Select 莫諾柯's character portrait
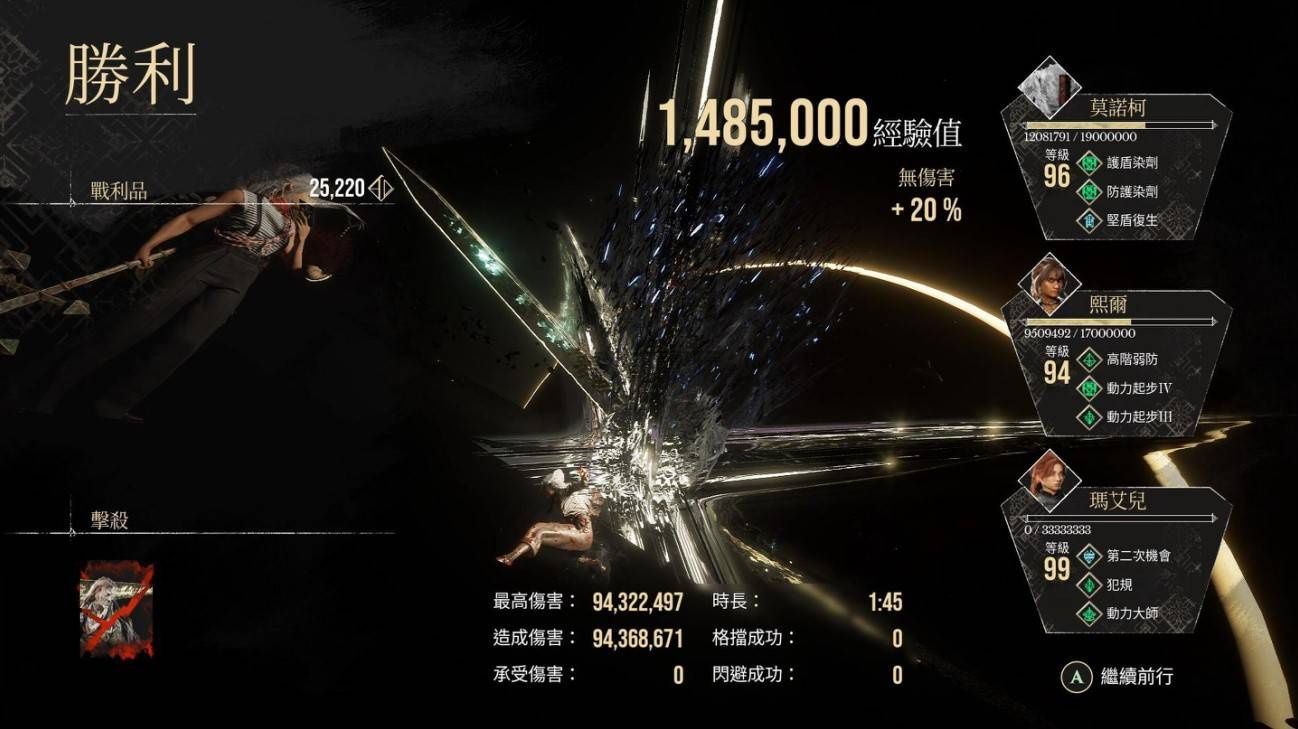 coord(1050,88)
